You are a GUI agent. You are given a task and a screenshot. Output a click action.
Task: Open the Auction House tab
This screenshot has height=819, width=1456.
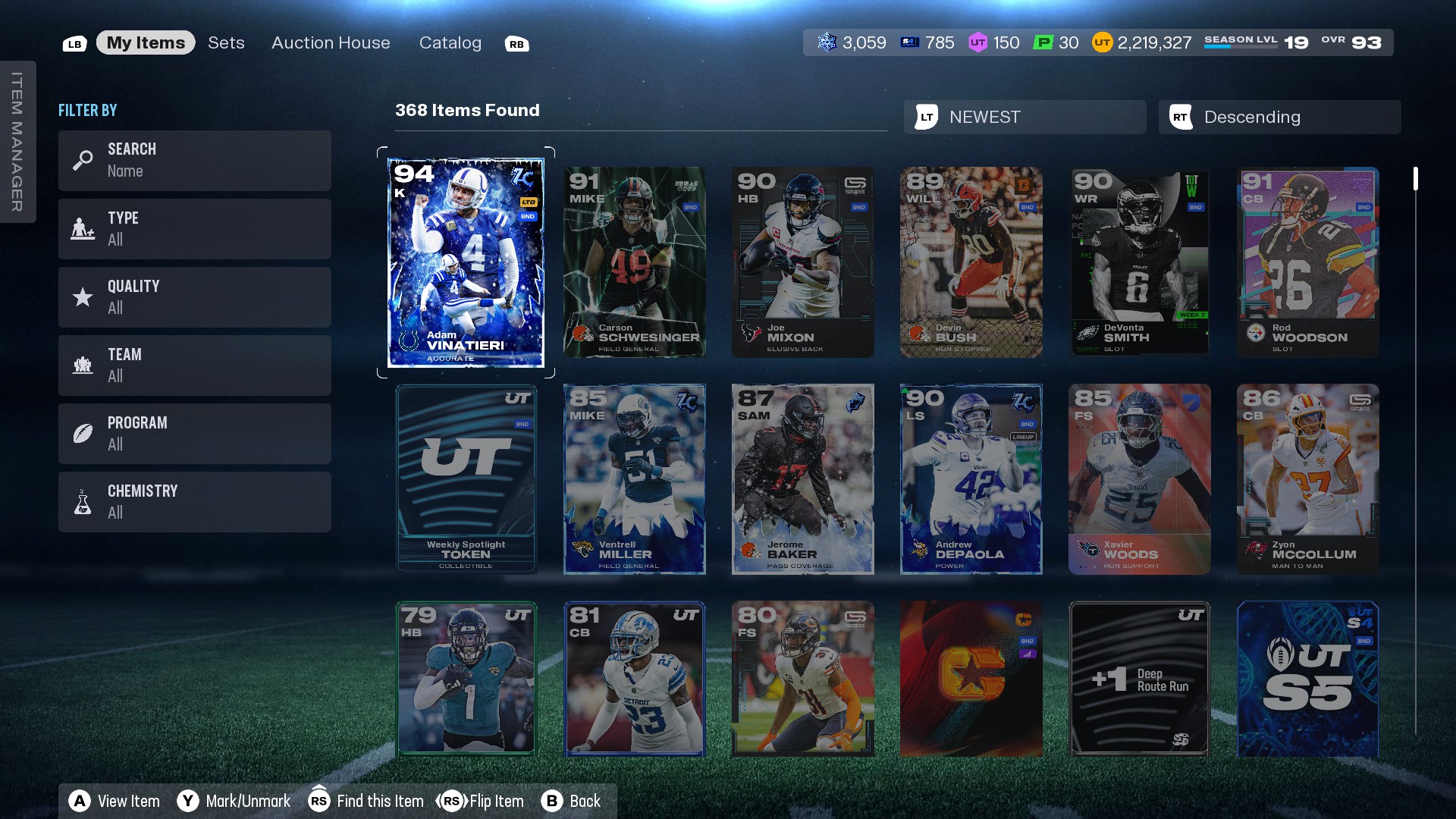click(331, 42)
